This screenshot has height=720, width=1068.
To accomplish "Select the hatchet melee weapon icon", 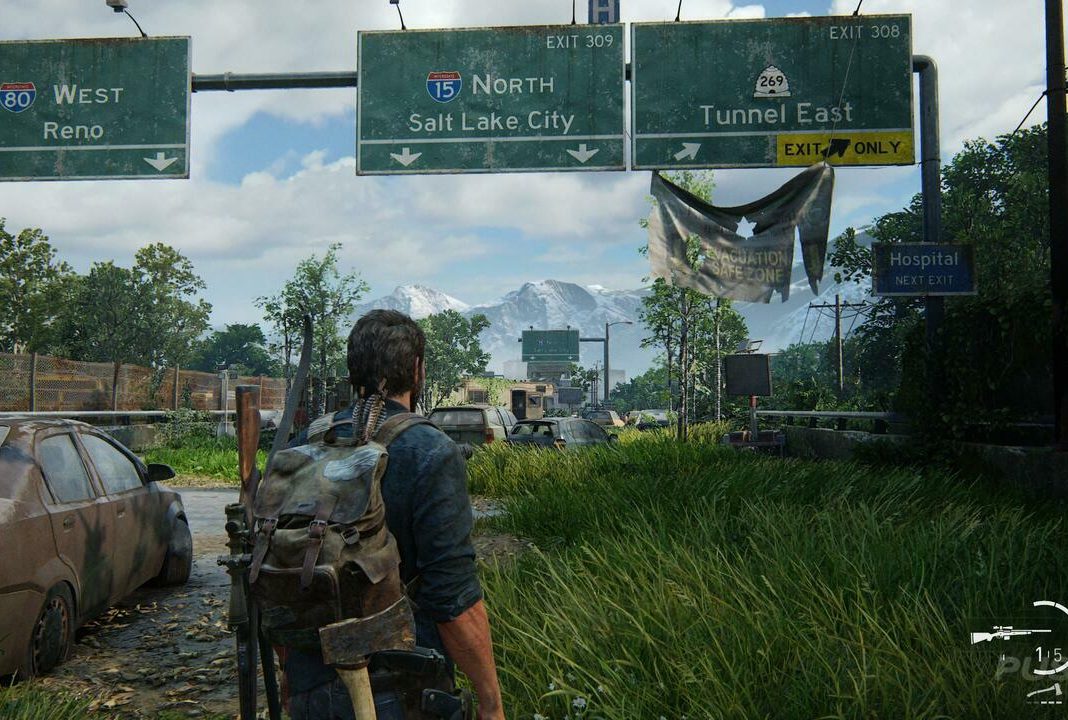I will coord(1047,692).
